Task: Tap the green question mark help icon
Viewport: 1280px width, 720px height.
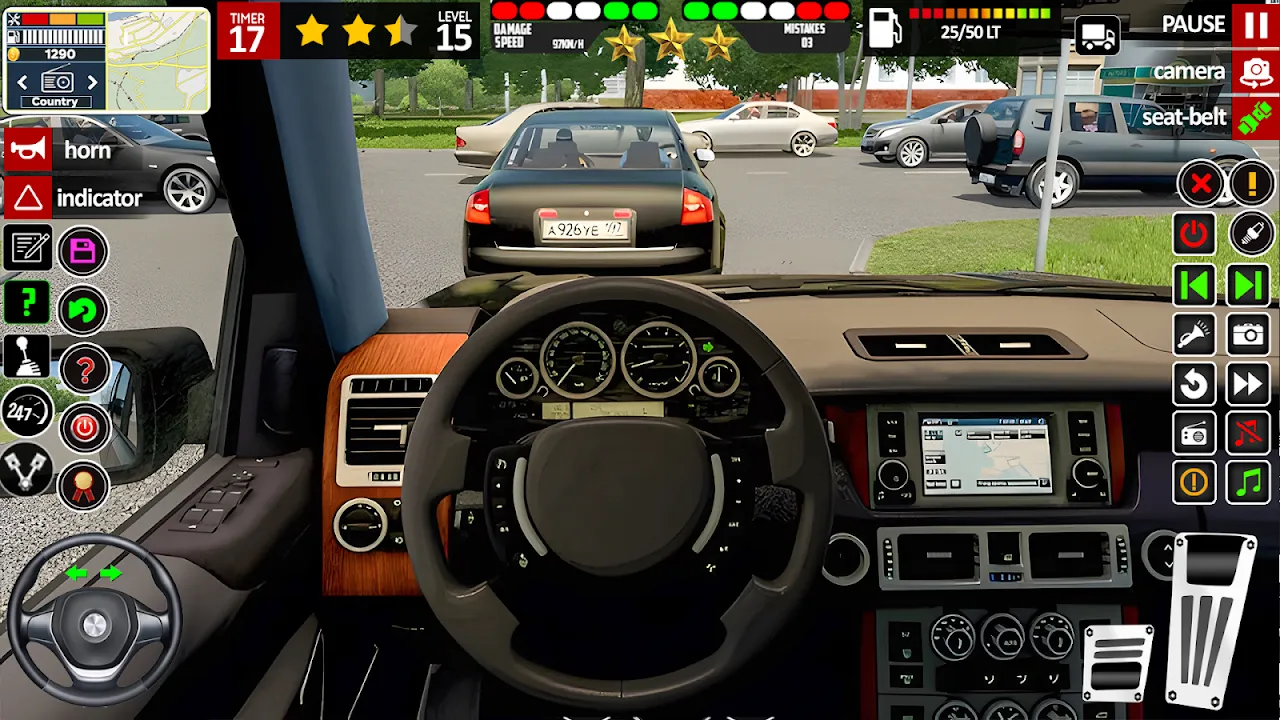Action: point(27,302)
